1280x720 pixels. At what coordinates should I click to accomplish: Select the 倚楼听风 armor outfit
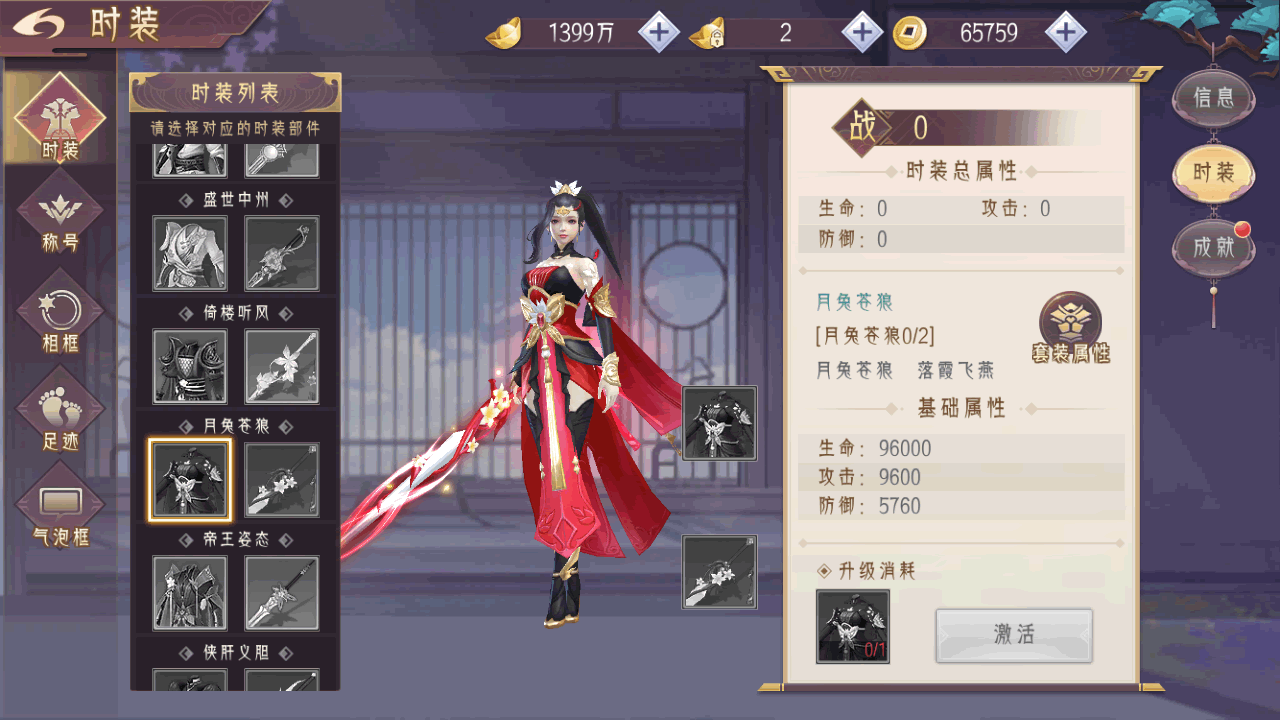click(190, 367)
